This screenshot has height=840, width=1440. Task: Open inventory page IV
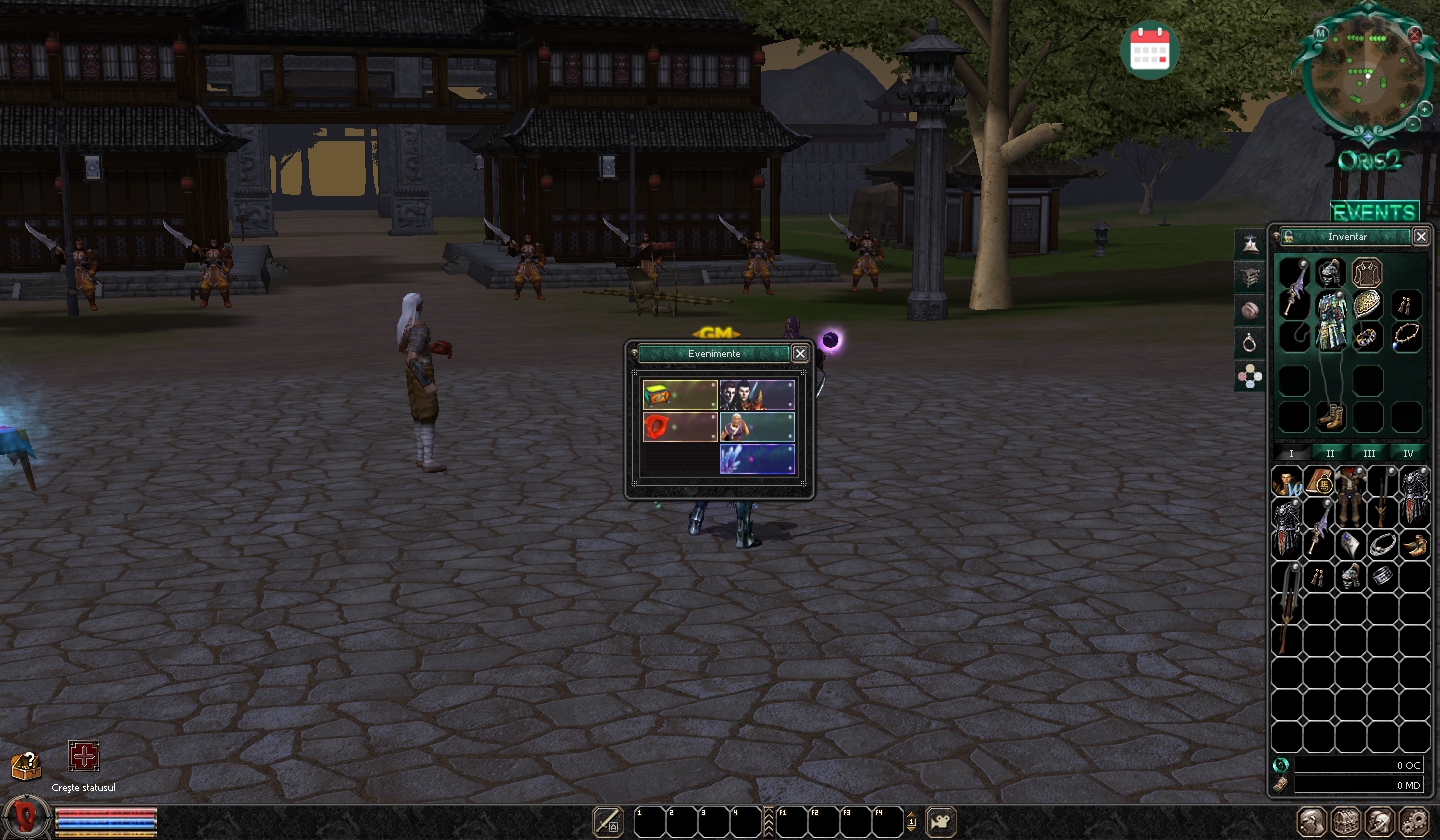1408,453
